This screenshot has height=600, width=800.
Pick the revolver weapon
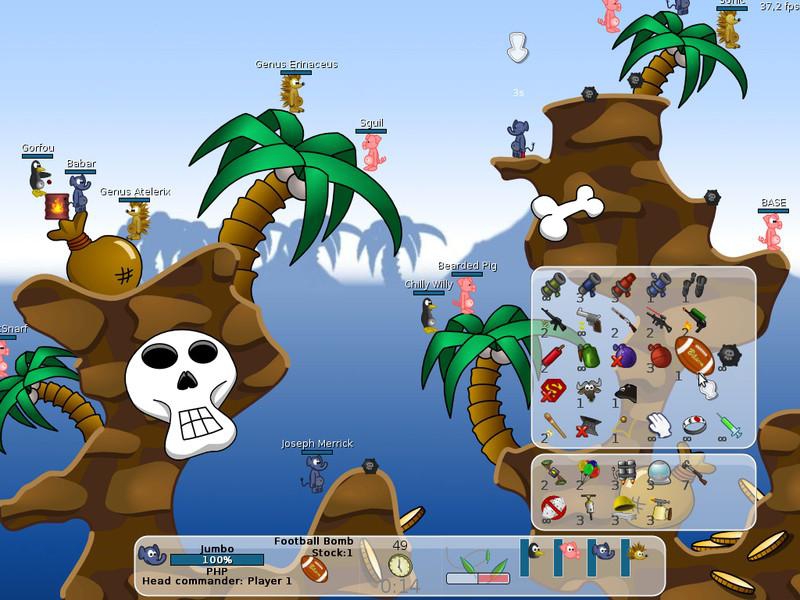(x=587, y=320)
